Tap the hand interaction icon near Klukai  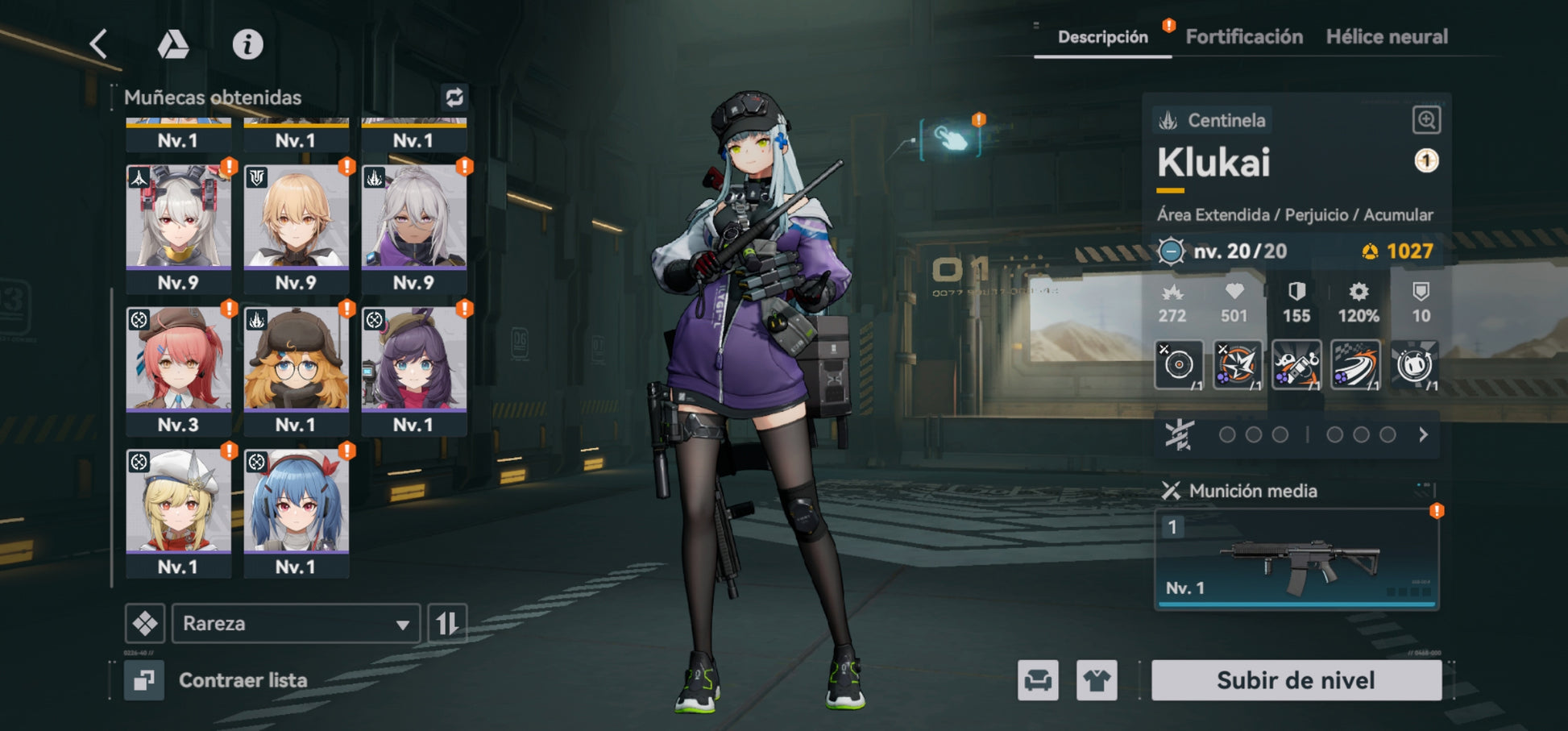coord(952,139)
